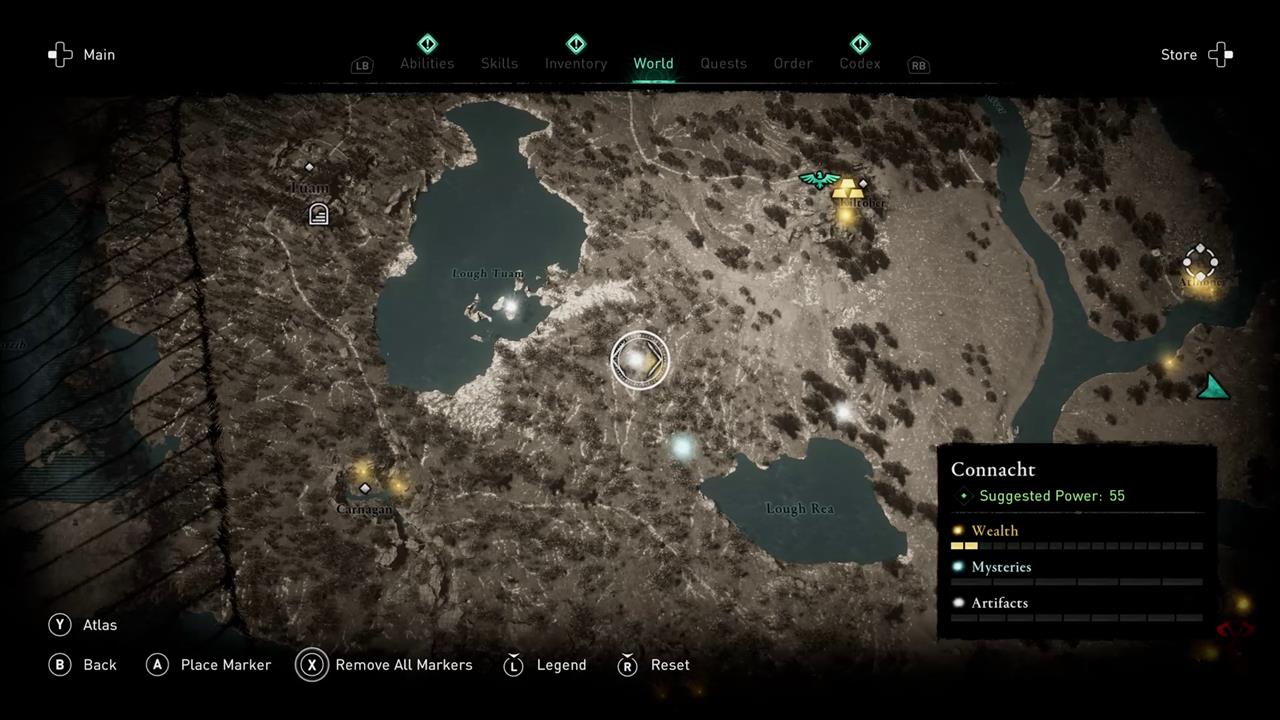Go to the Inventory tab
Image resolution: width=1280 pixels, height=720 pixels.
coord(576,63)
